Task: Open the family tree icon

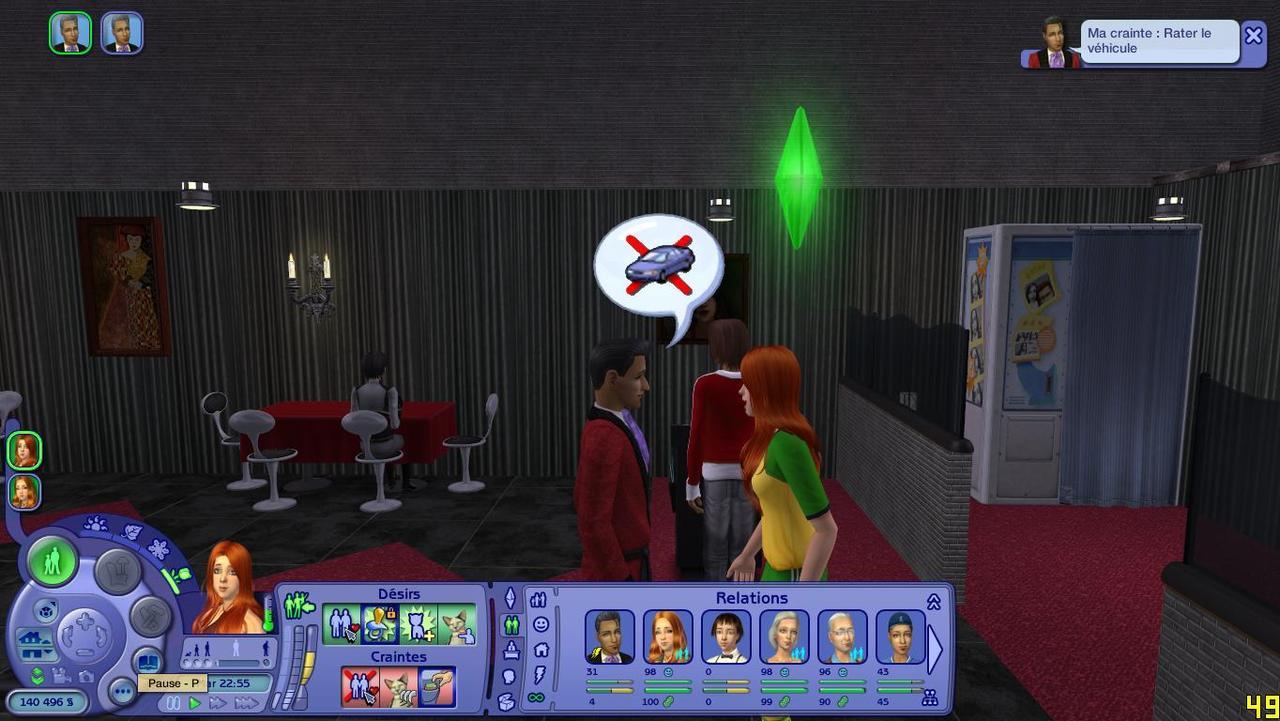Action: coord(930,698)
